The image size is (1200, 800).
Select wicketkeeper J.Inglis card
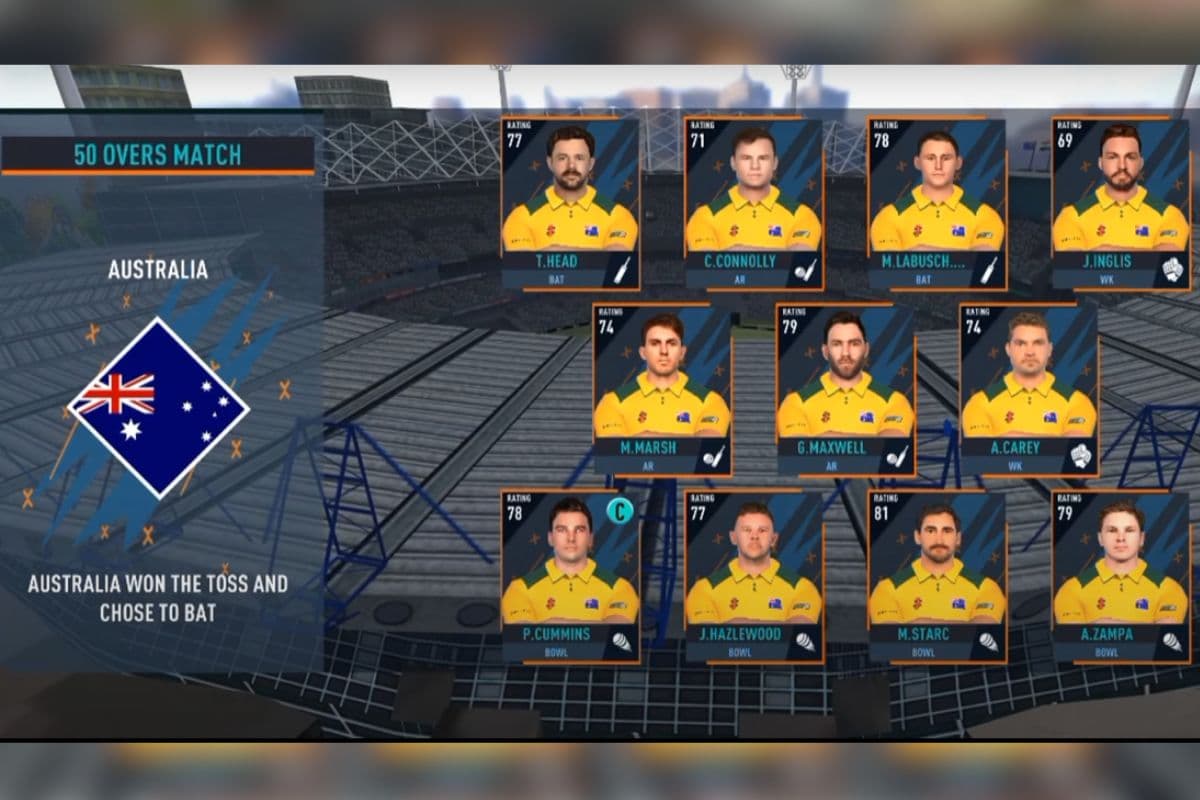(1121, 203)
